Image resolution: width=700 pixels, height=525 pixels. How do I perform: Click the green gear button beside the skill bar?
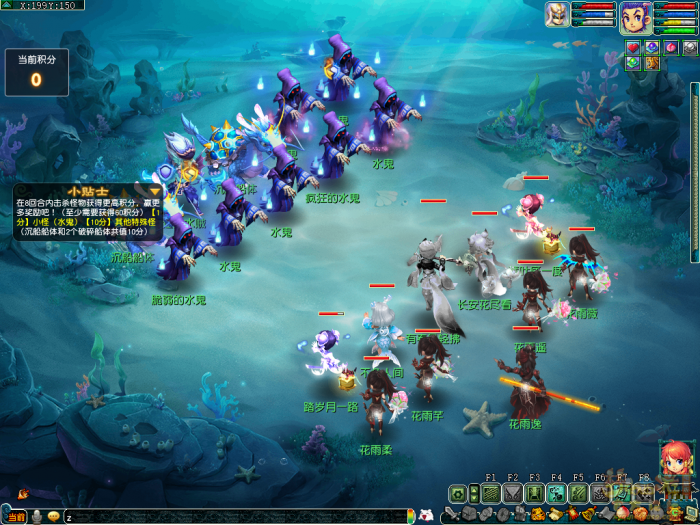458,493
